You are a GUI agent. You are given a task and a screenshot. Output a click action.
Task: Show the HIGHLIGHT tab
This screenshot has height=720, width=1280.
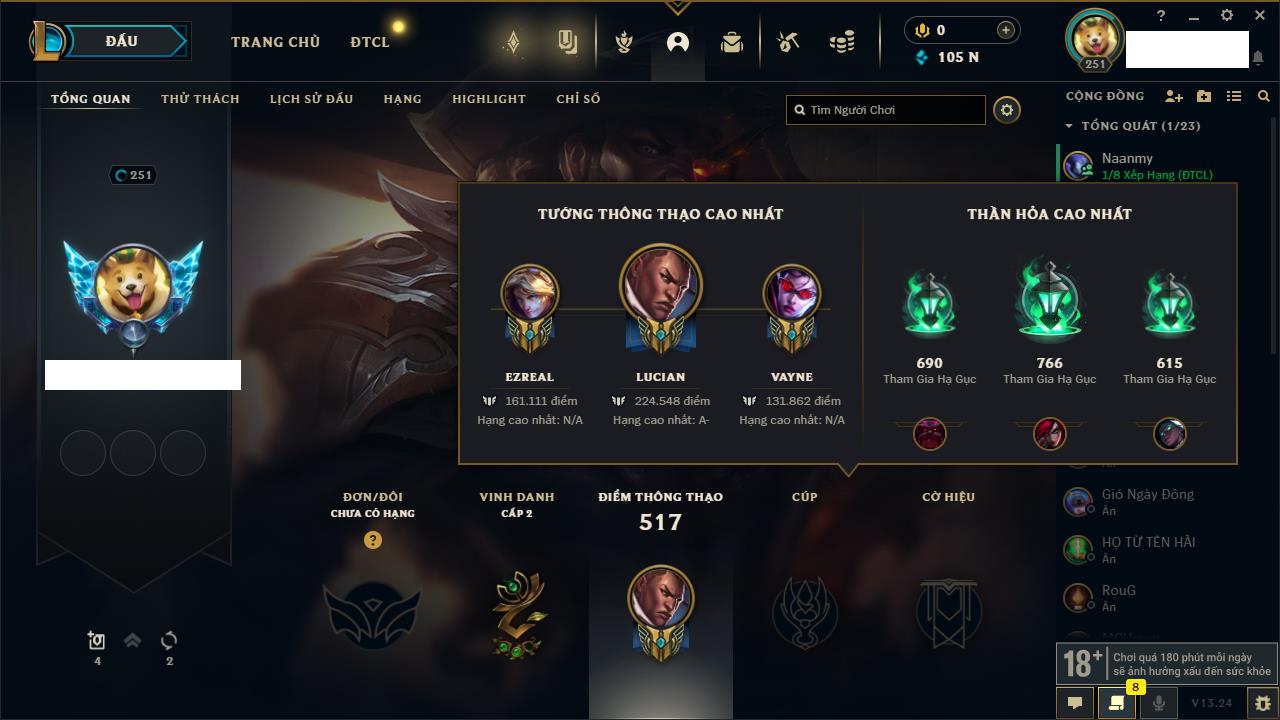[488, 99]
